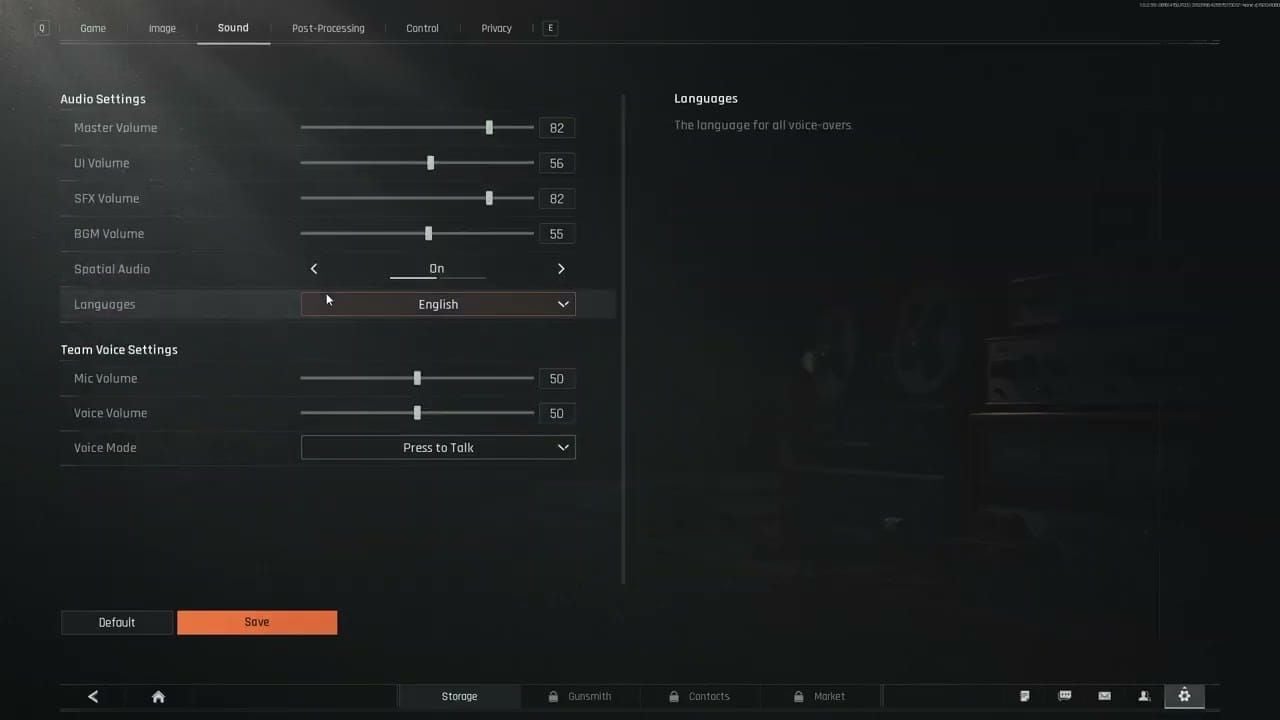Open the Languages dropdown showing English
The width and height of the screenshot is (1280, 720).
(438, 303)
